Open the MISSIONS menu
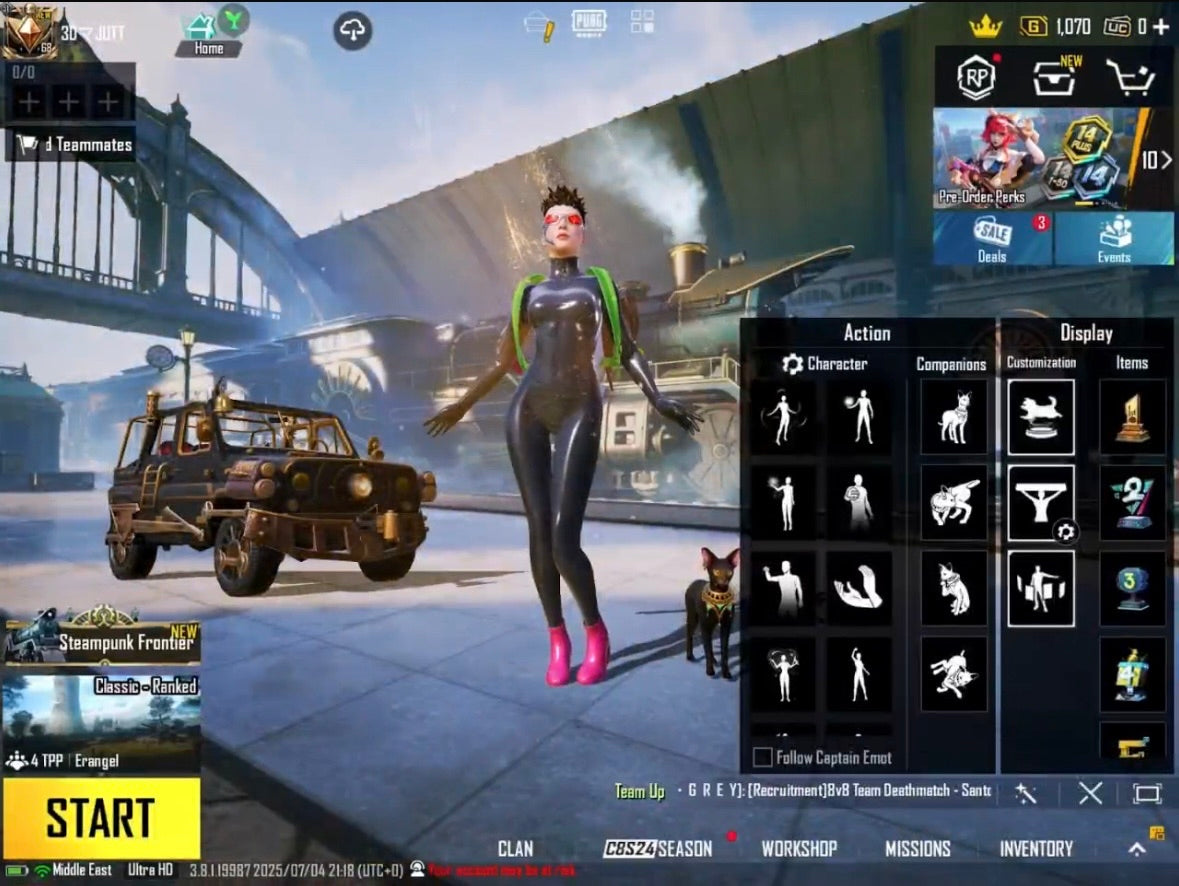Viewport: 1179px width, 886px height. pos(917,849)
